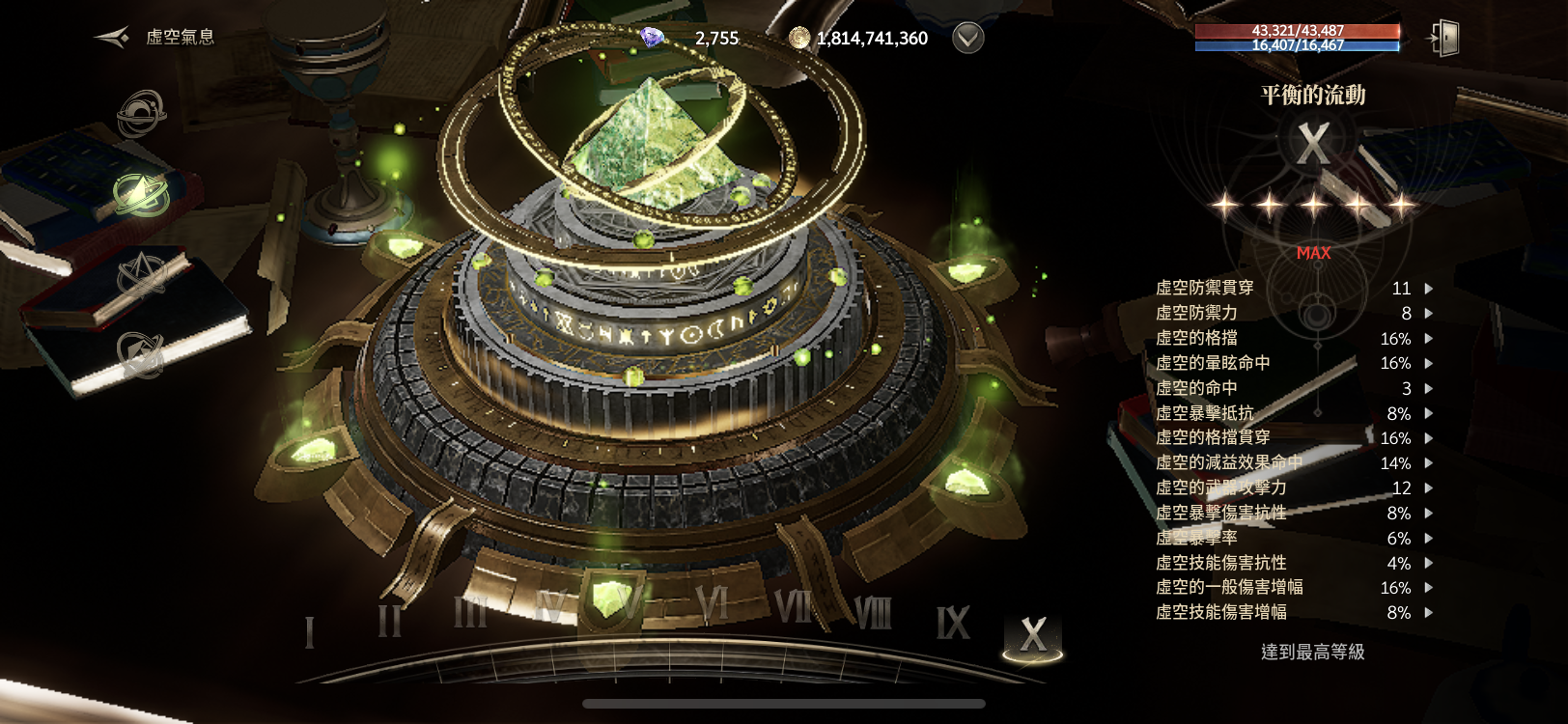Jump to stage VI on the dial
This screenshot has height=724, width=1568.
point(712,605)
